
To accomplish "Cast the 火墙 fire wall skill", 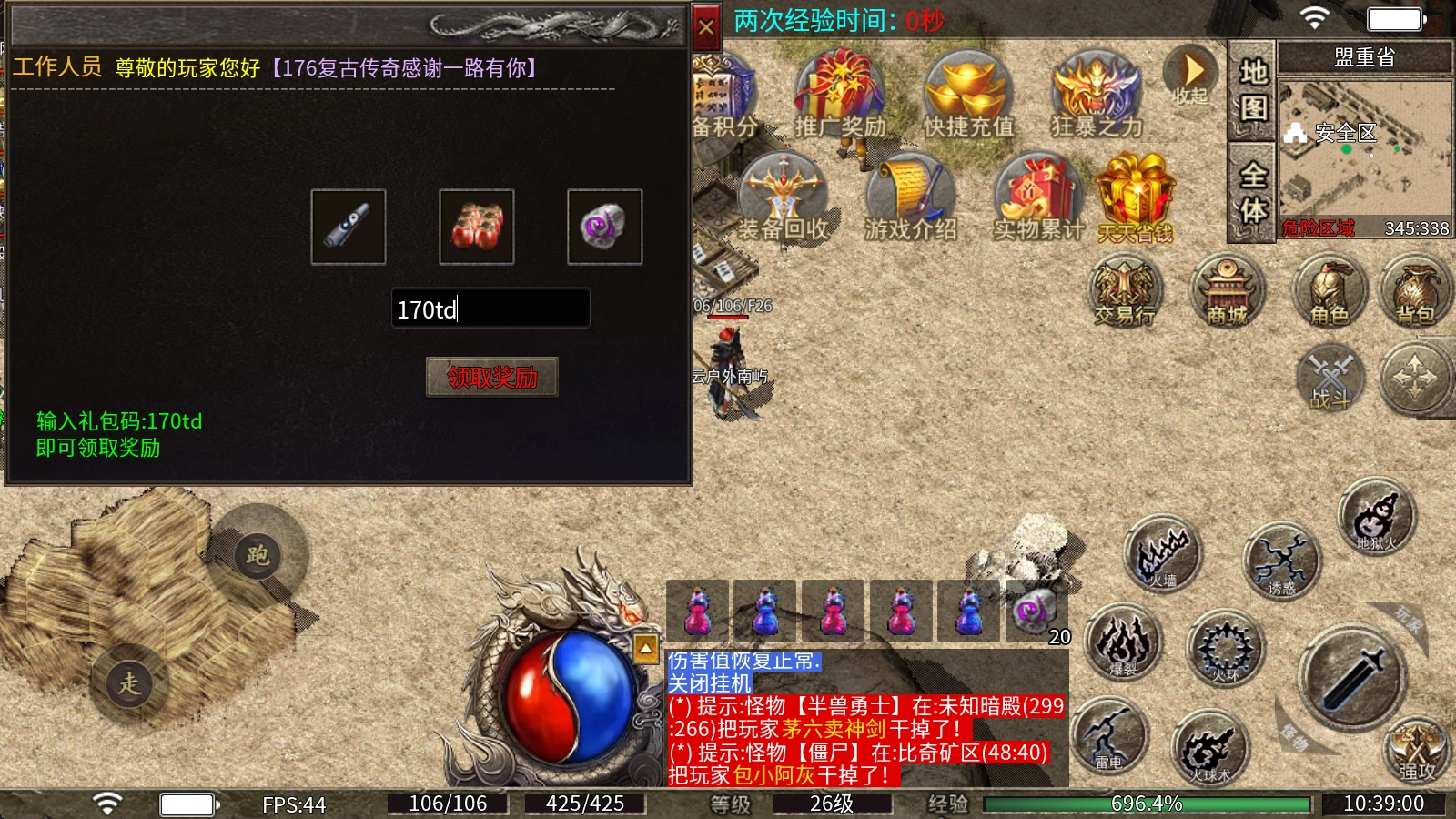I will point(1162,553).
